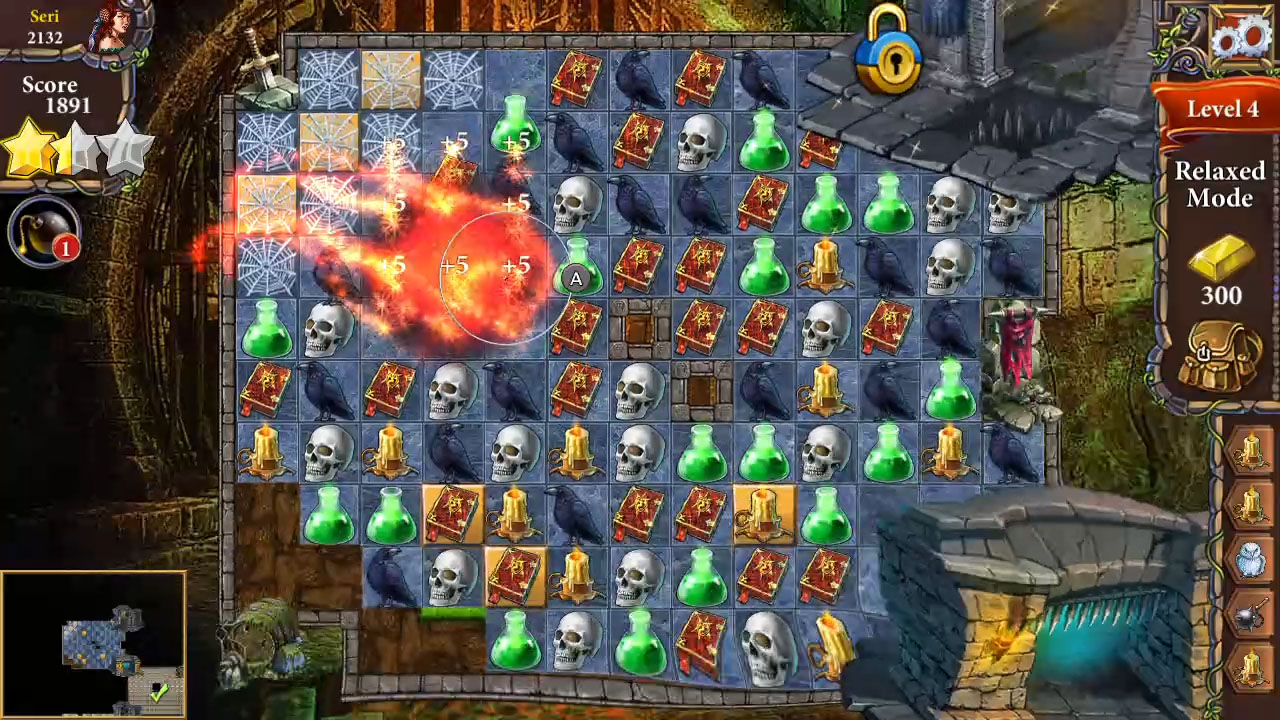Open the settings gears icon
Viewport: 1280px width, 720px height.
point(1239,38)
